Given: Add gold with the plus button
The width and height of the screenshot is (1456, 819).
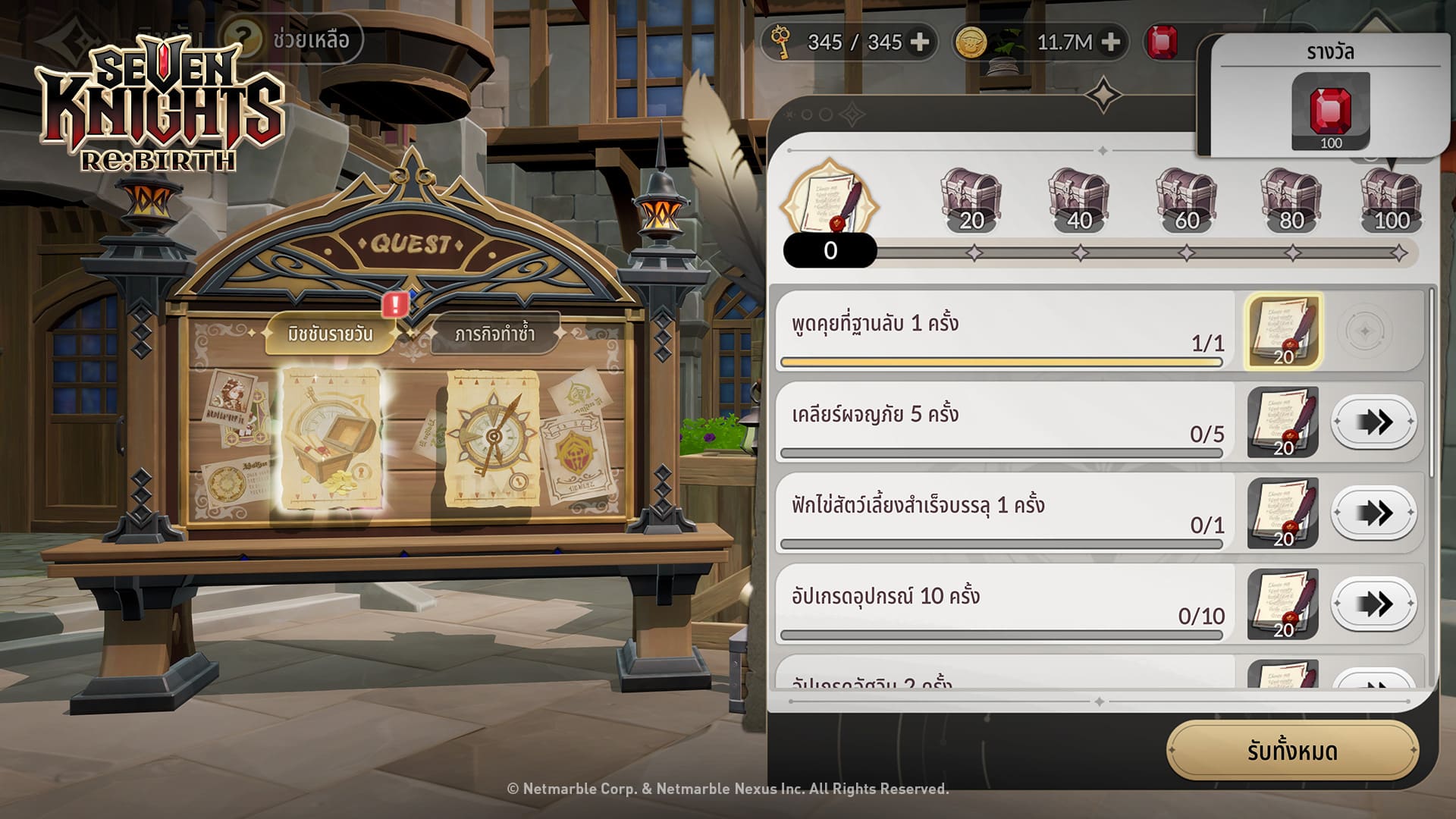Looking at the screenshot, I should coord(1110,42).
